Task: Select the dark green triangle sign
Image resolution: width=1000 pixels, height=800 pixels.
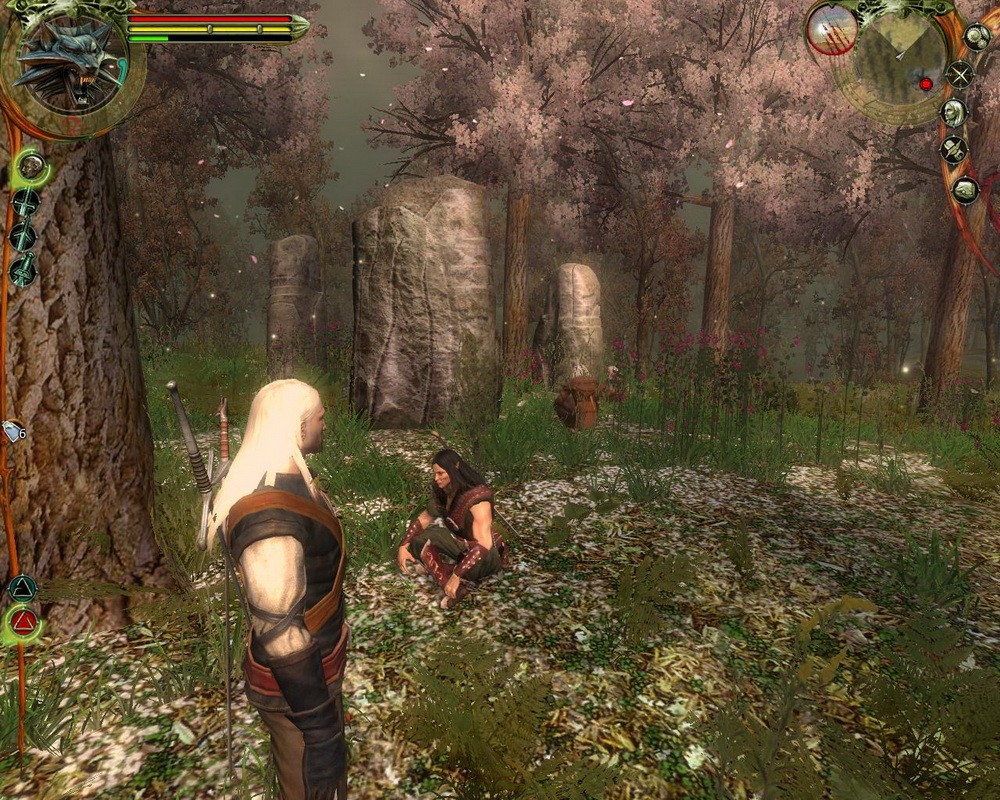Action: [22, 588]
